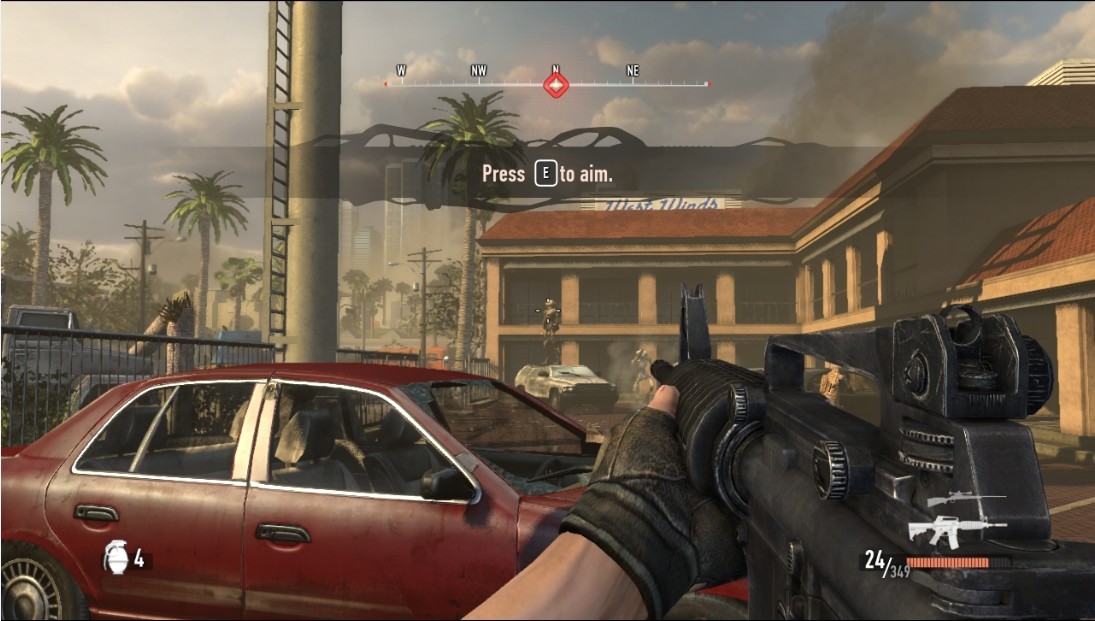Screen dimensions: 1095x621
Task: Switch to the sniper rifle weapon icon
Action: coord(964,500)
